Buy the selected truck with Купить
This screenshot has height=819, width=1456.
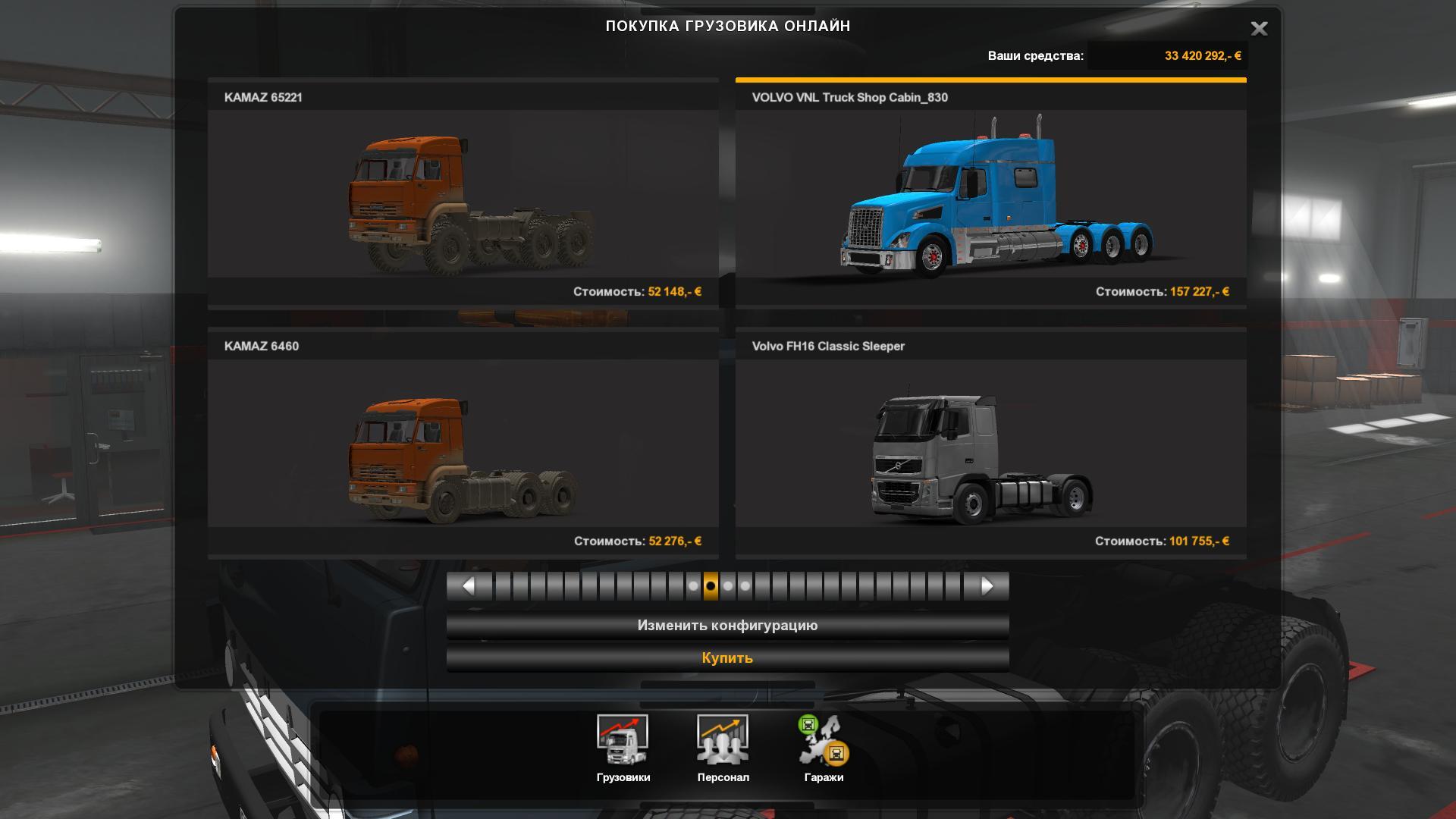(727, 658)
